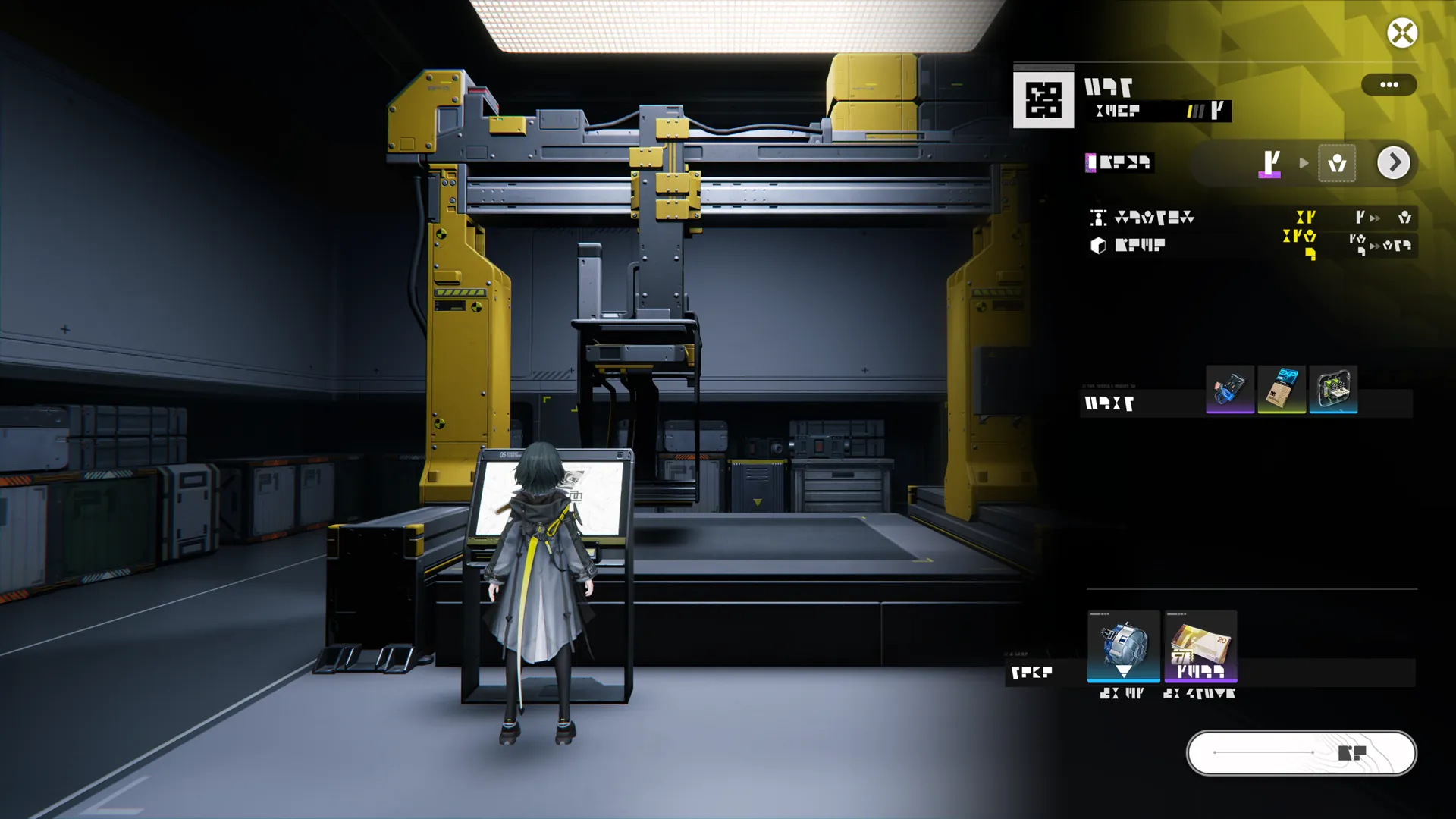1456x819 pixels.
Task: Click the round right-arrow level button
Action: click(x=1393, y=163)
